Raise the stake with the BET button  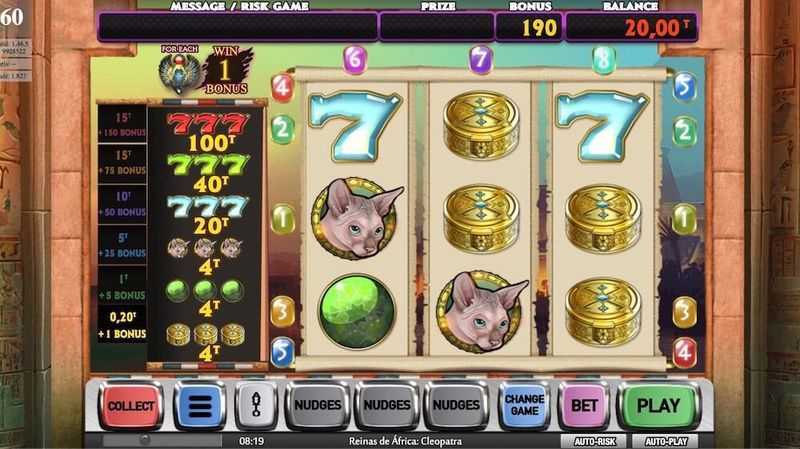pos(583,406)
